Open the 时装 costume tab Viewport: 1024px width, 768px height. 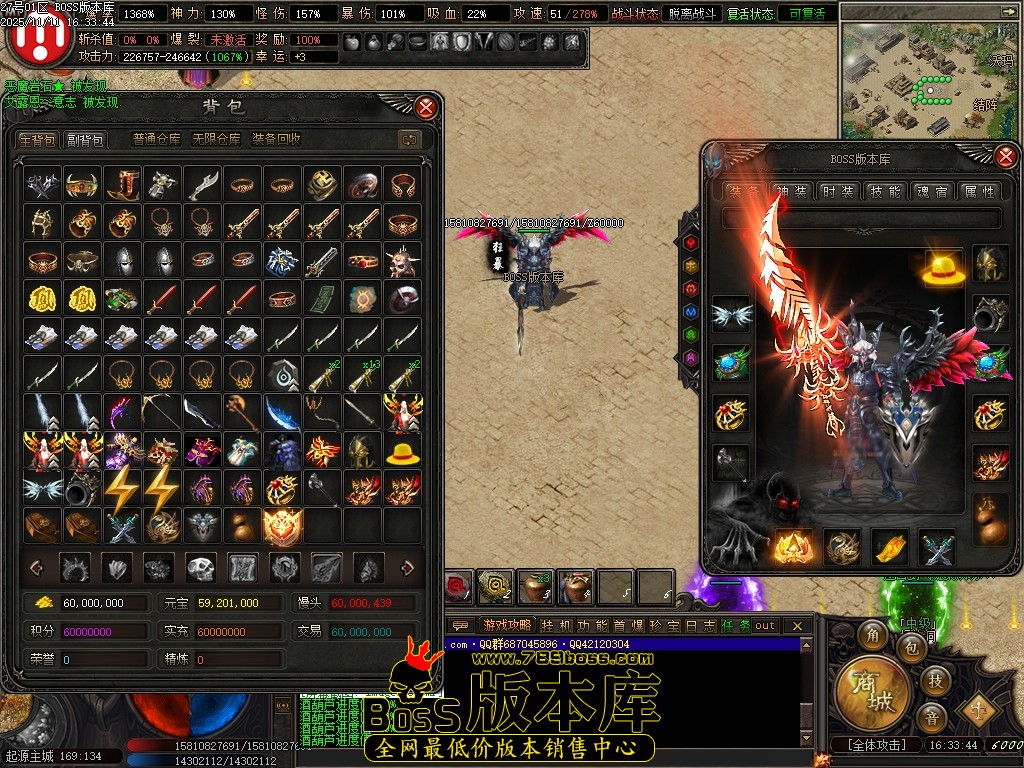838,191
